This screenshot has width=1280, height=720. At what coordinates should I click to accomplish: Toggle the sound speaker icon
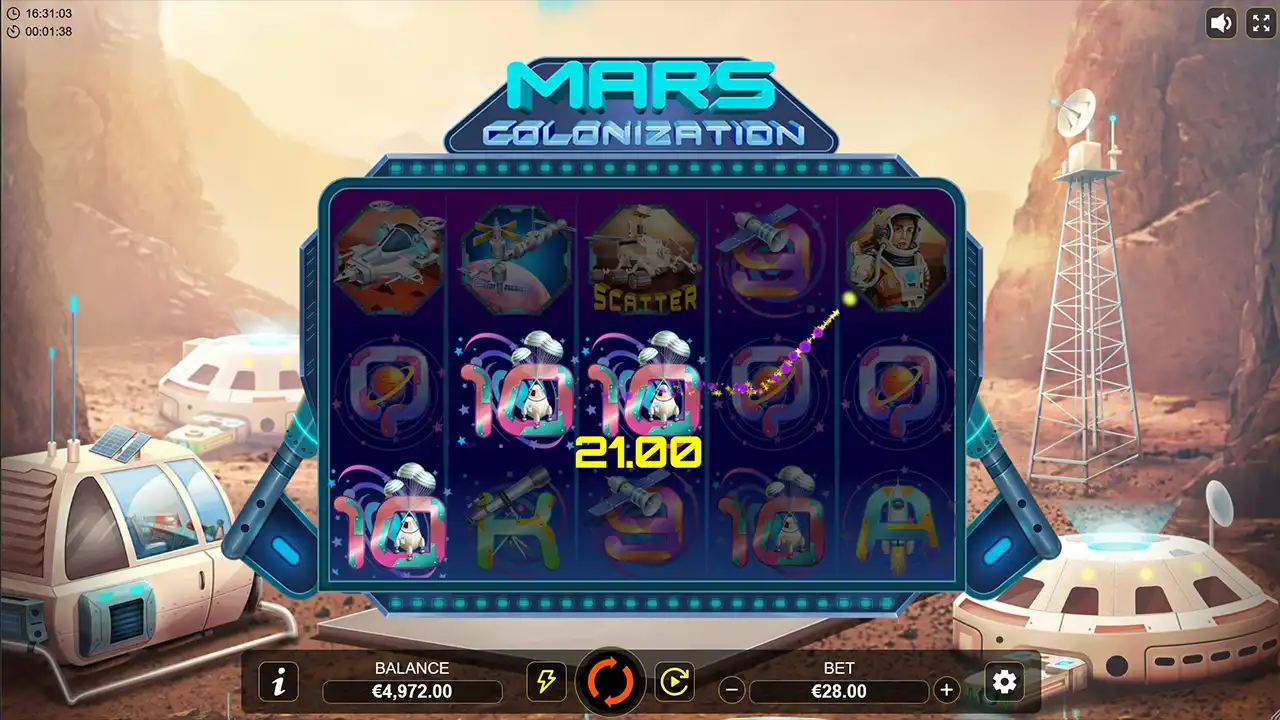[1221, 23]
